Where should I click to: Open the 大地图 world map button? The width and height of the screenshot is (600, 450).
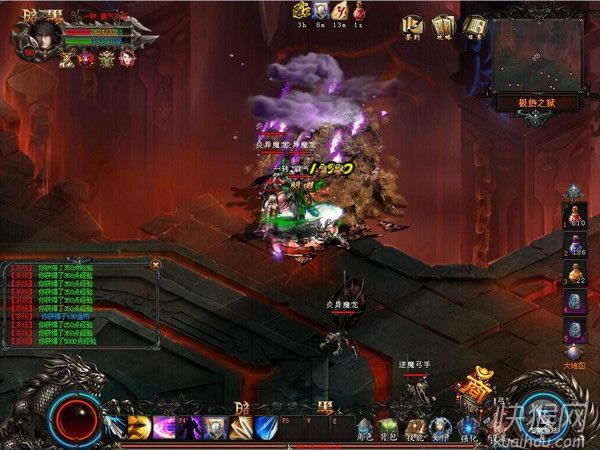(573, 351)
